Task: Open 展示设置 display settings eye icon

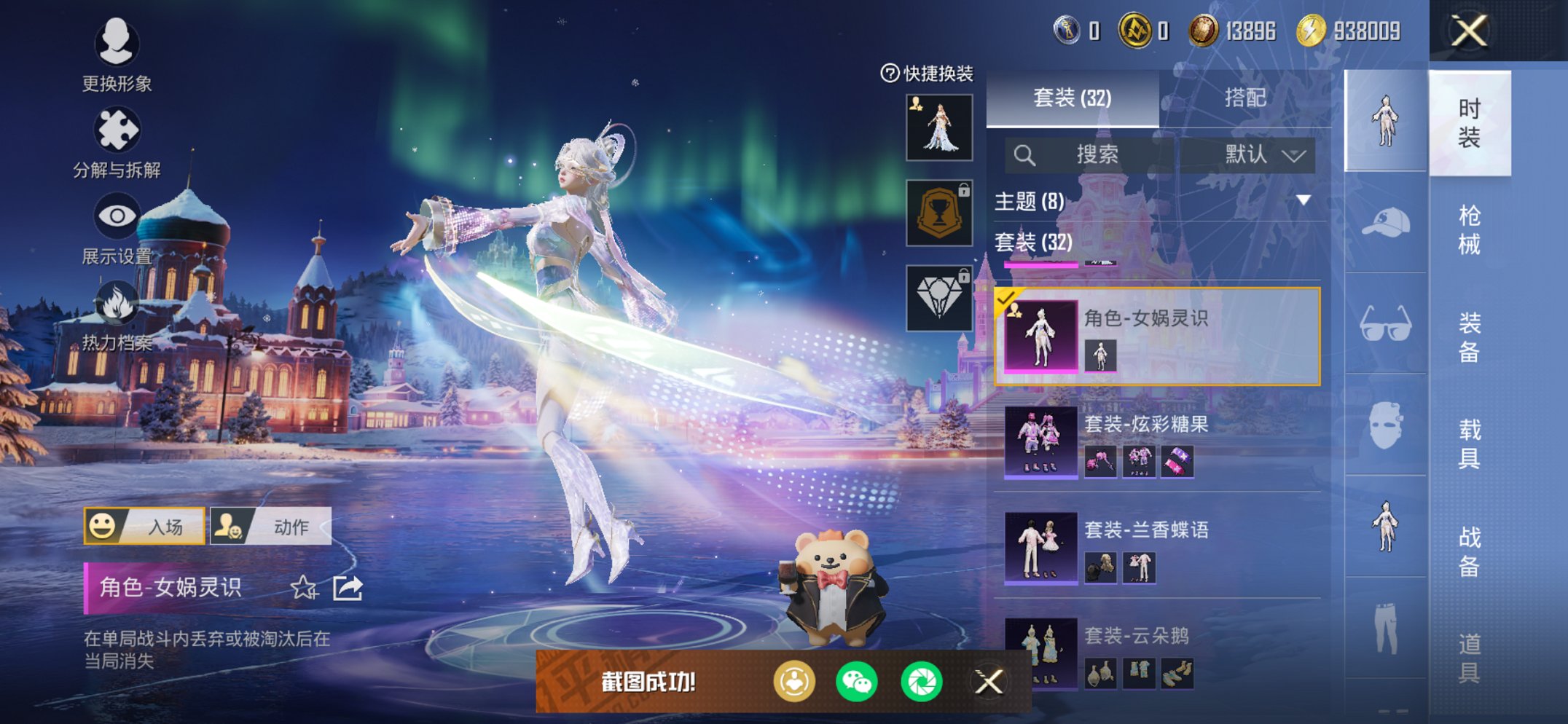Action: tap(117, 216)
